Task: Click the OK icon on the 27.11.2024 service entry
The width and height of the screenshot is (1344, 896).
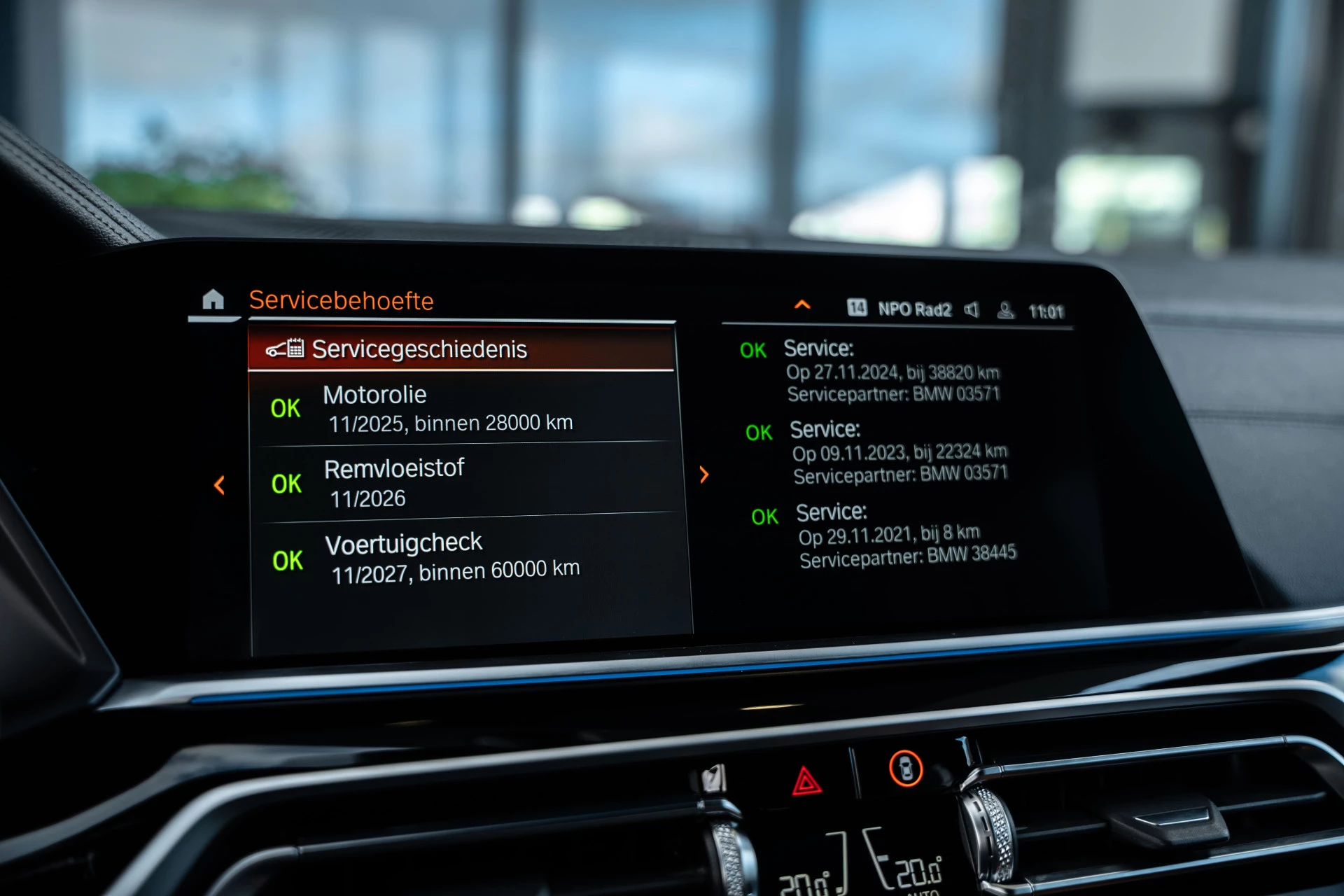Action: [x=753, y=350]
